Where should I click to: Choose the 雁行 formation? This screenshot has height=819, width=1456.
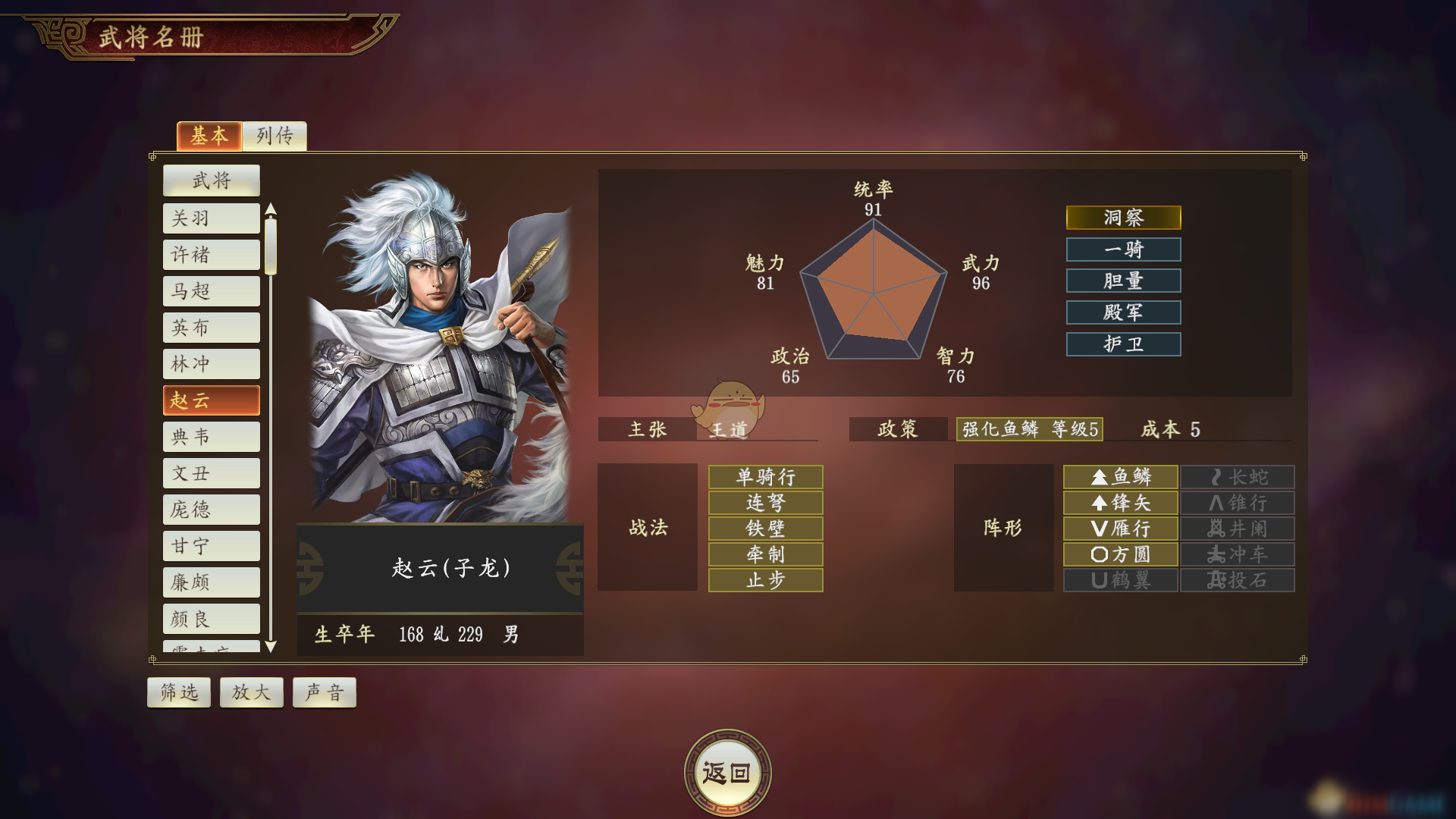(1121, 529)
